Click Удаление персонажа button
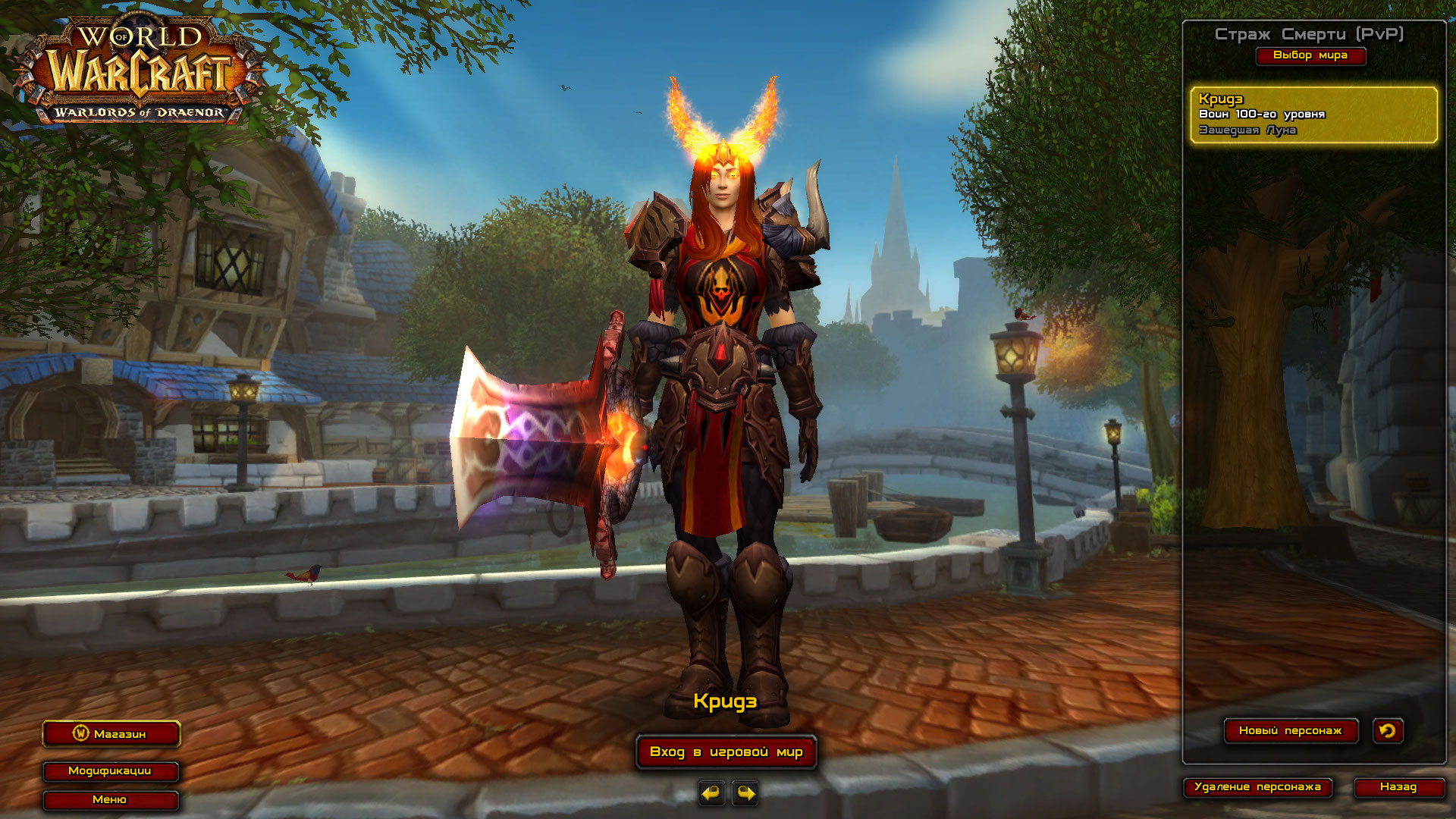The width and height of the screenshot is (1456, 819). [x=1257, y=787]
